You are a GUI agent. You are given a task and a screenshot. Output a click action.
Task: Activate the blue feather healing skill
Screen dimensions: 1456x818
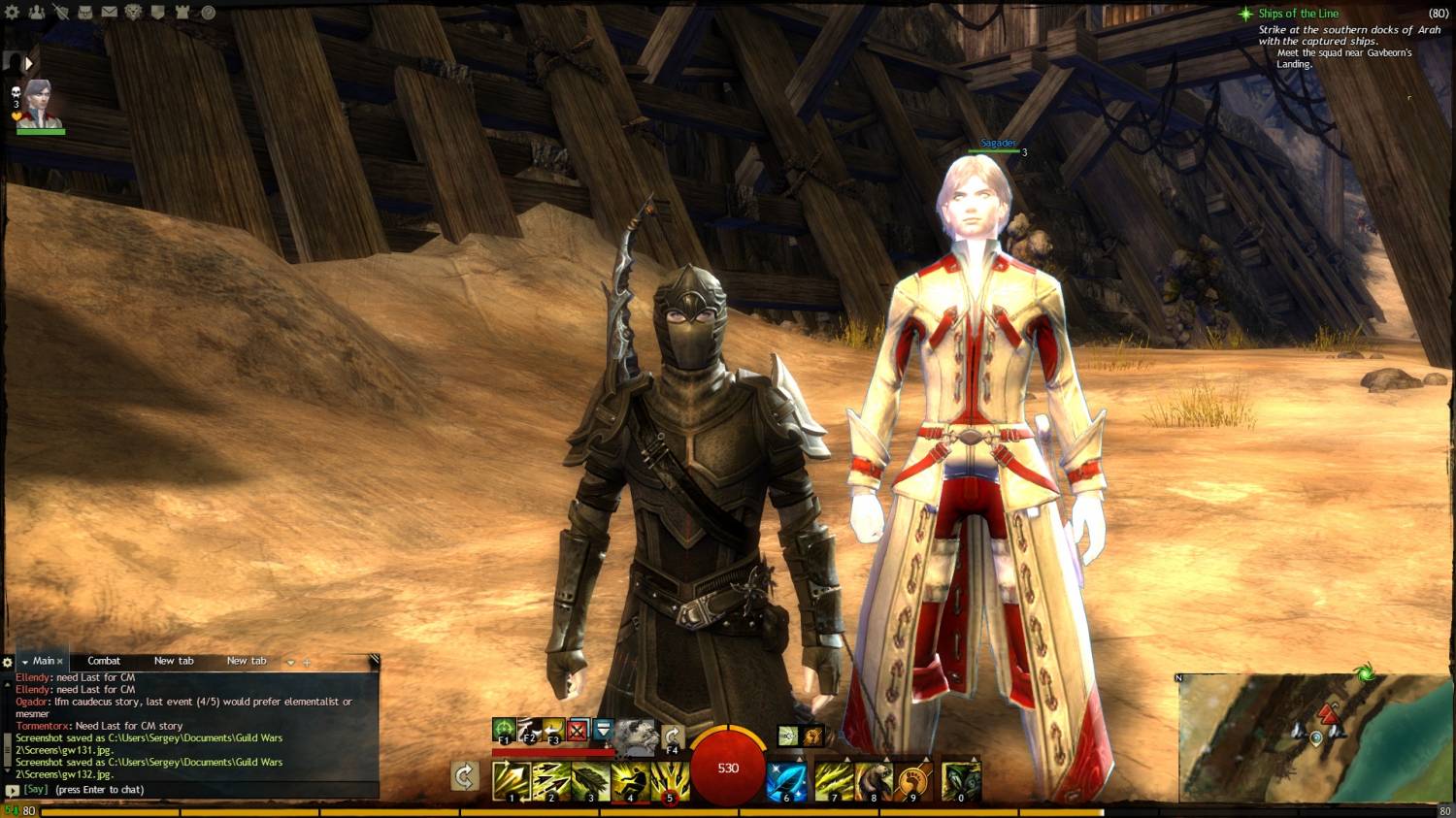(x=786, y=781)
